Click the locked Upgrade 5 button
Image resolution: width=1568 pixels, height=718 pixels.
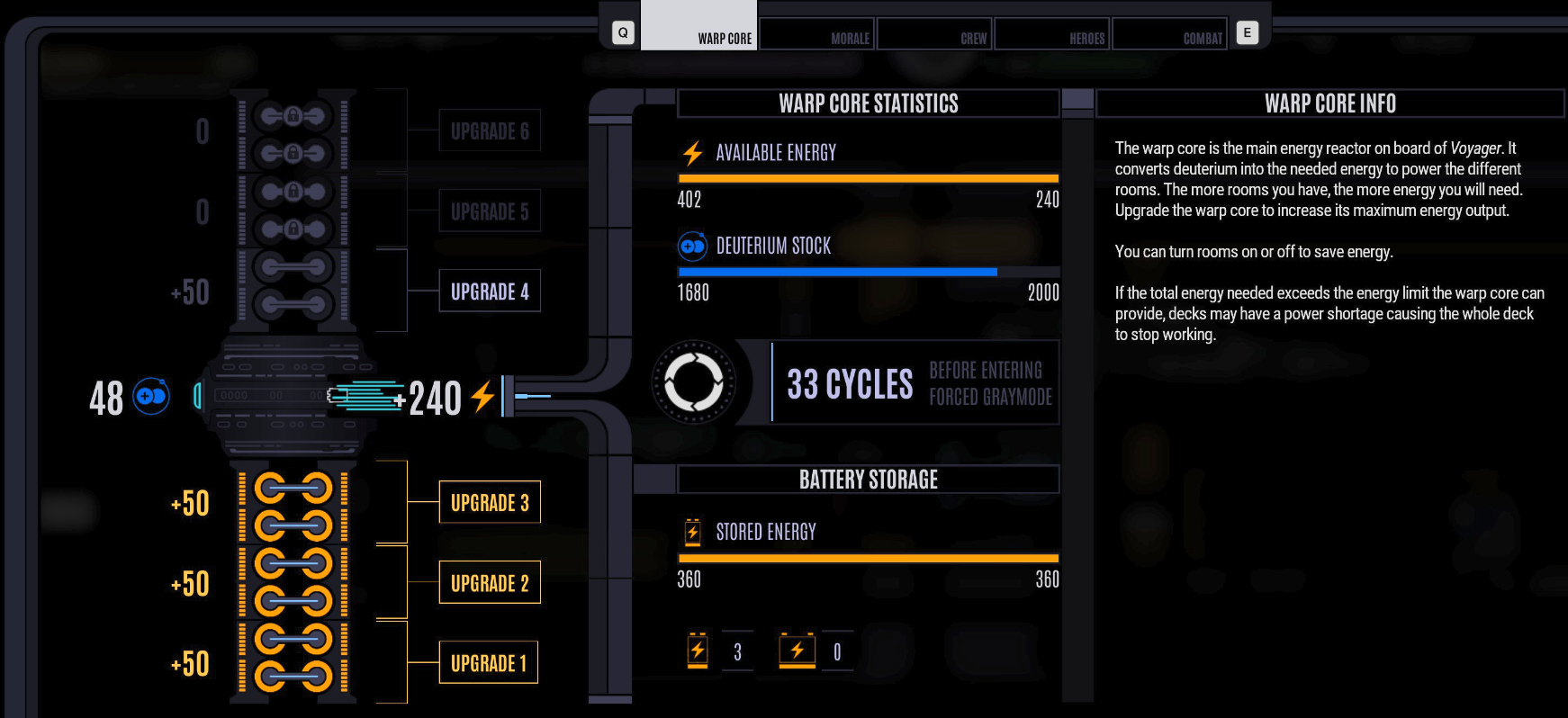coord(489,211)
